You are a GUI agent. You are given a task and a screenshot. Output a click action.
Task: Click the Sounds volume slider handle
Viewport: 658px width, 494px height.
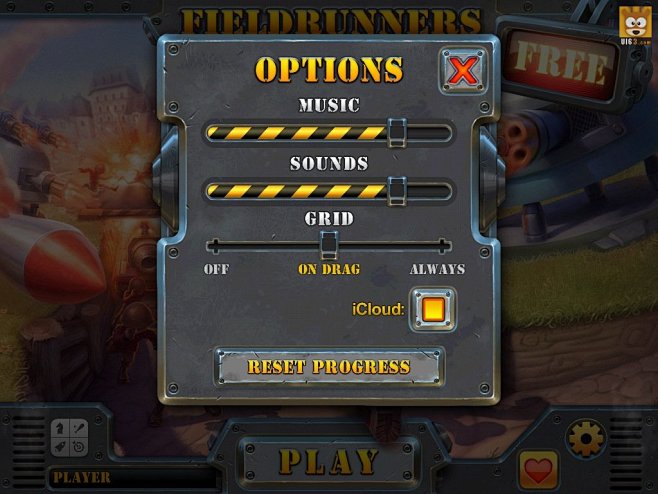[x=397, y=189]
